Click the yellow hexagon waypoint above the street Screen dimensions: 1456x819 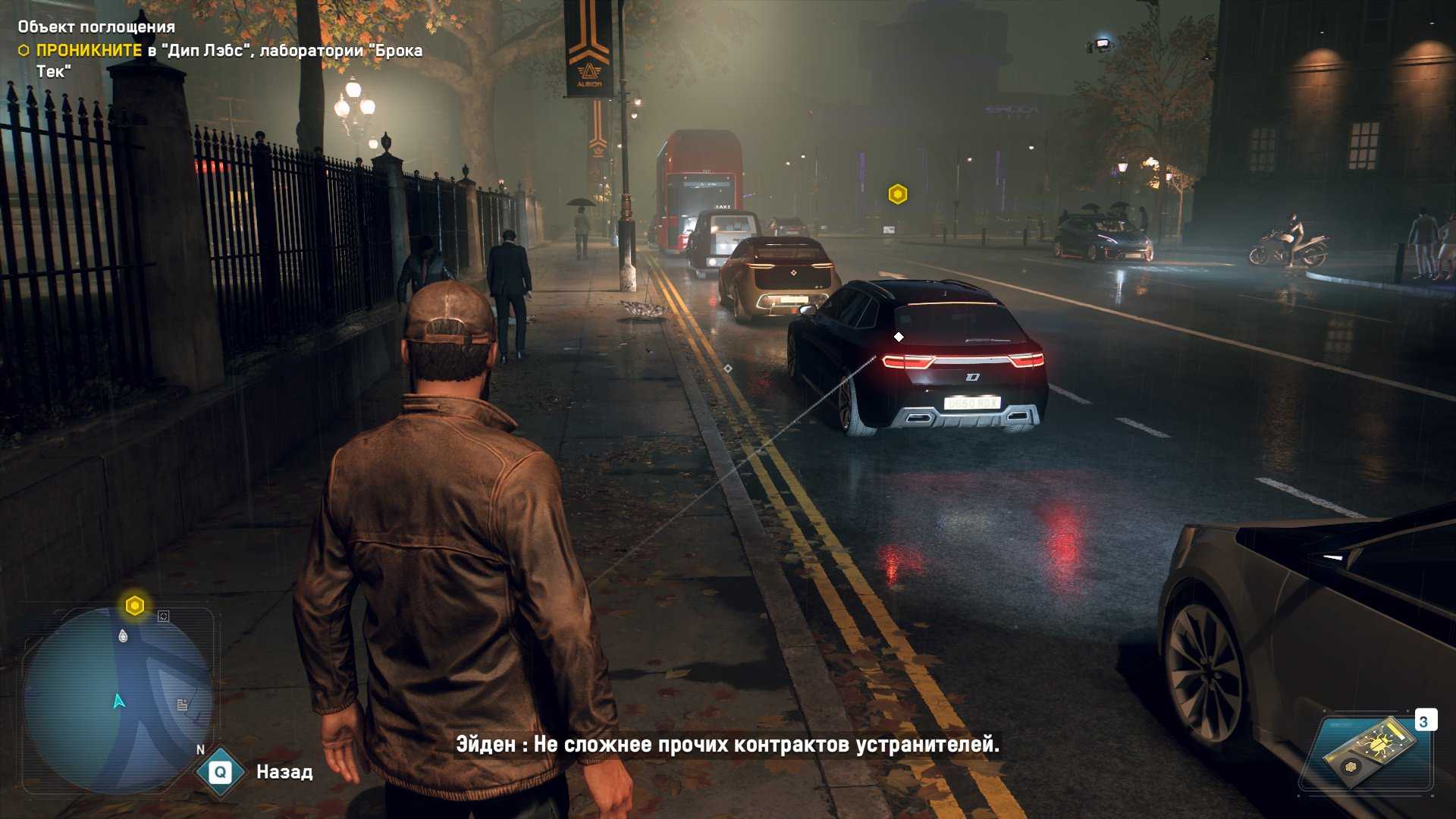(898, 195)
